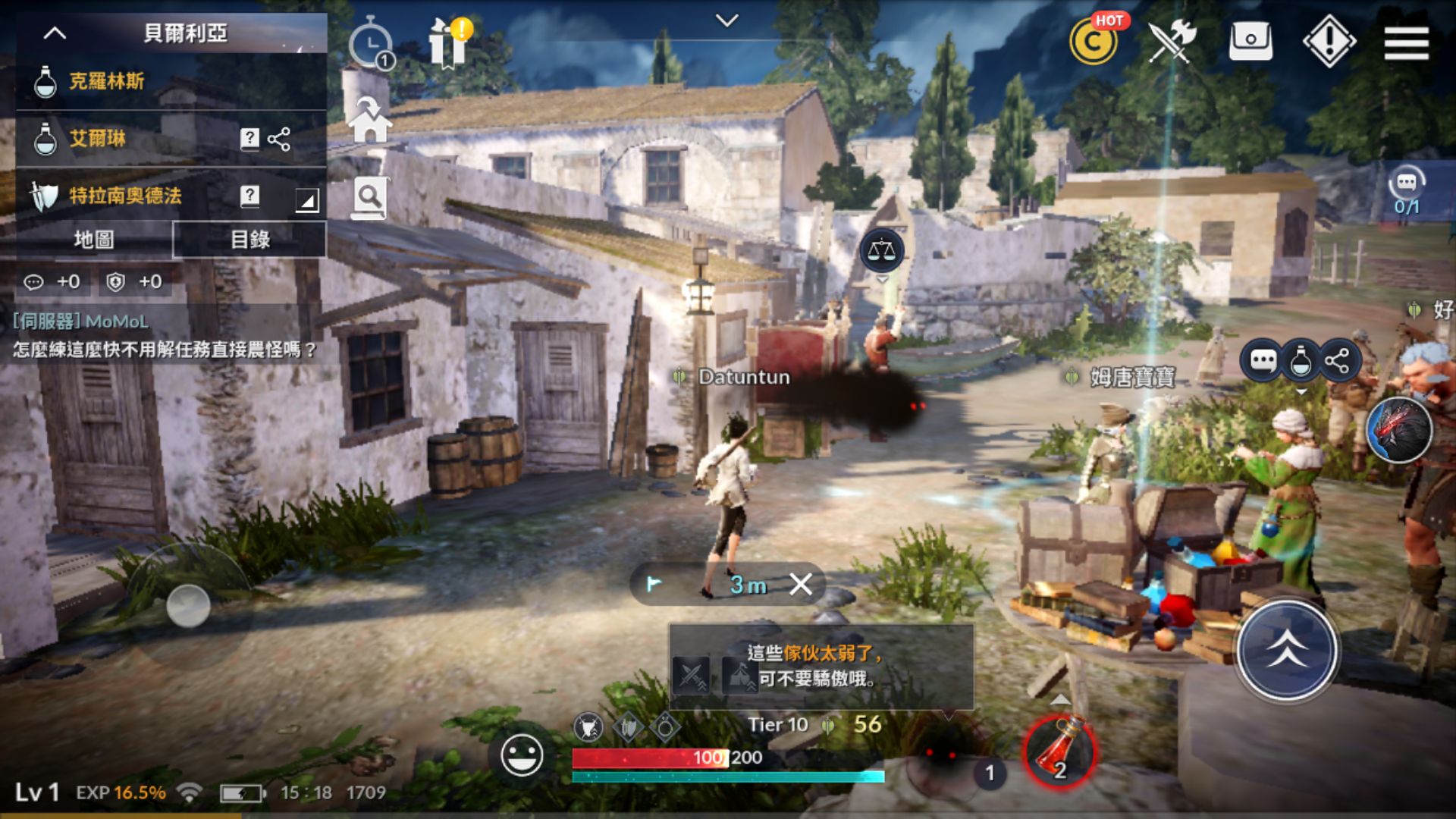Open the magnifier search icon
The width and height of the screenshot is (1456, 819).
click(369, 197)
